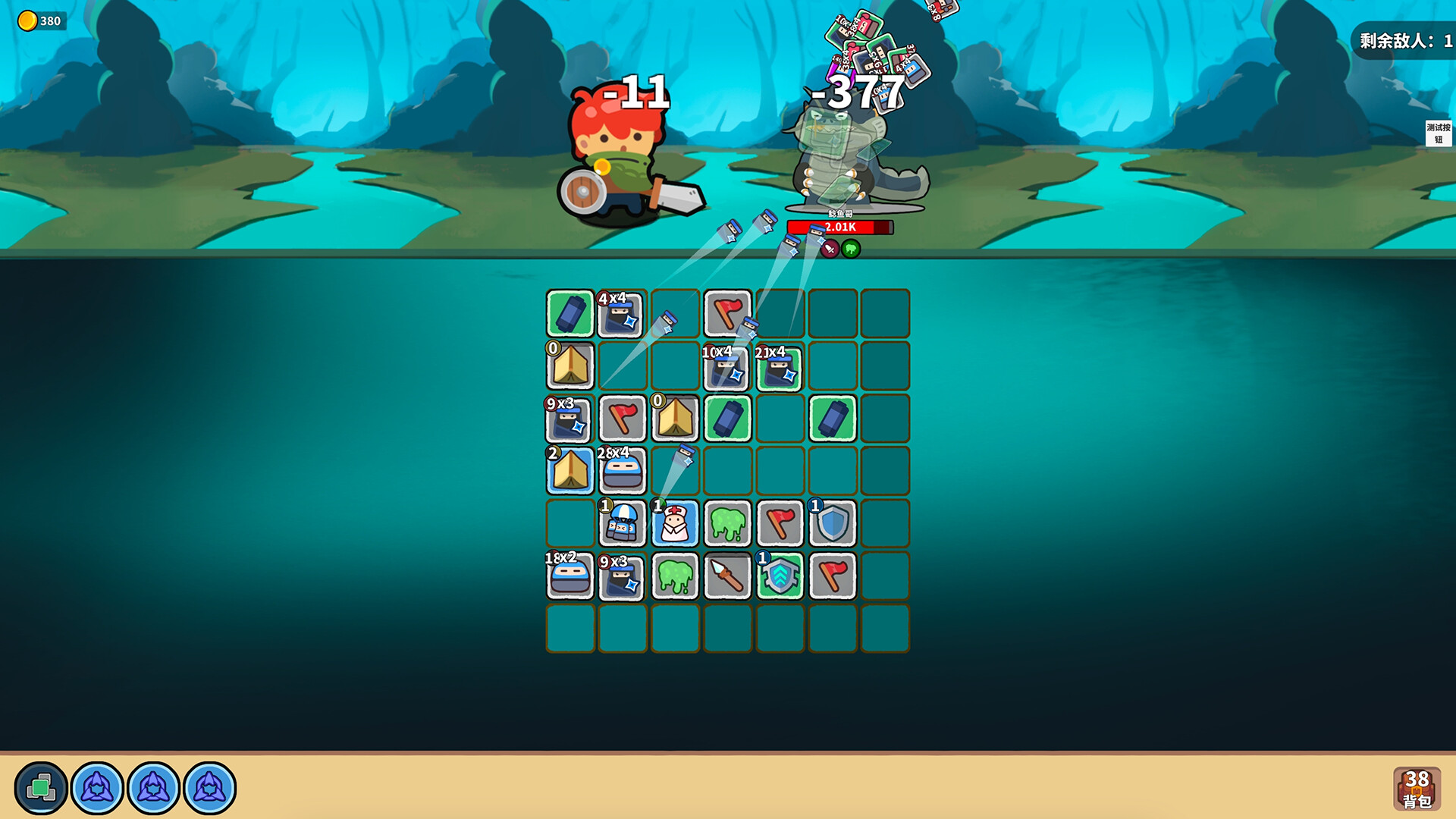Select the wooden spear tile
The width and height of the screenshot is (1456, 819).
tap(728, 576)
